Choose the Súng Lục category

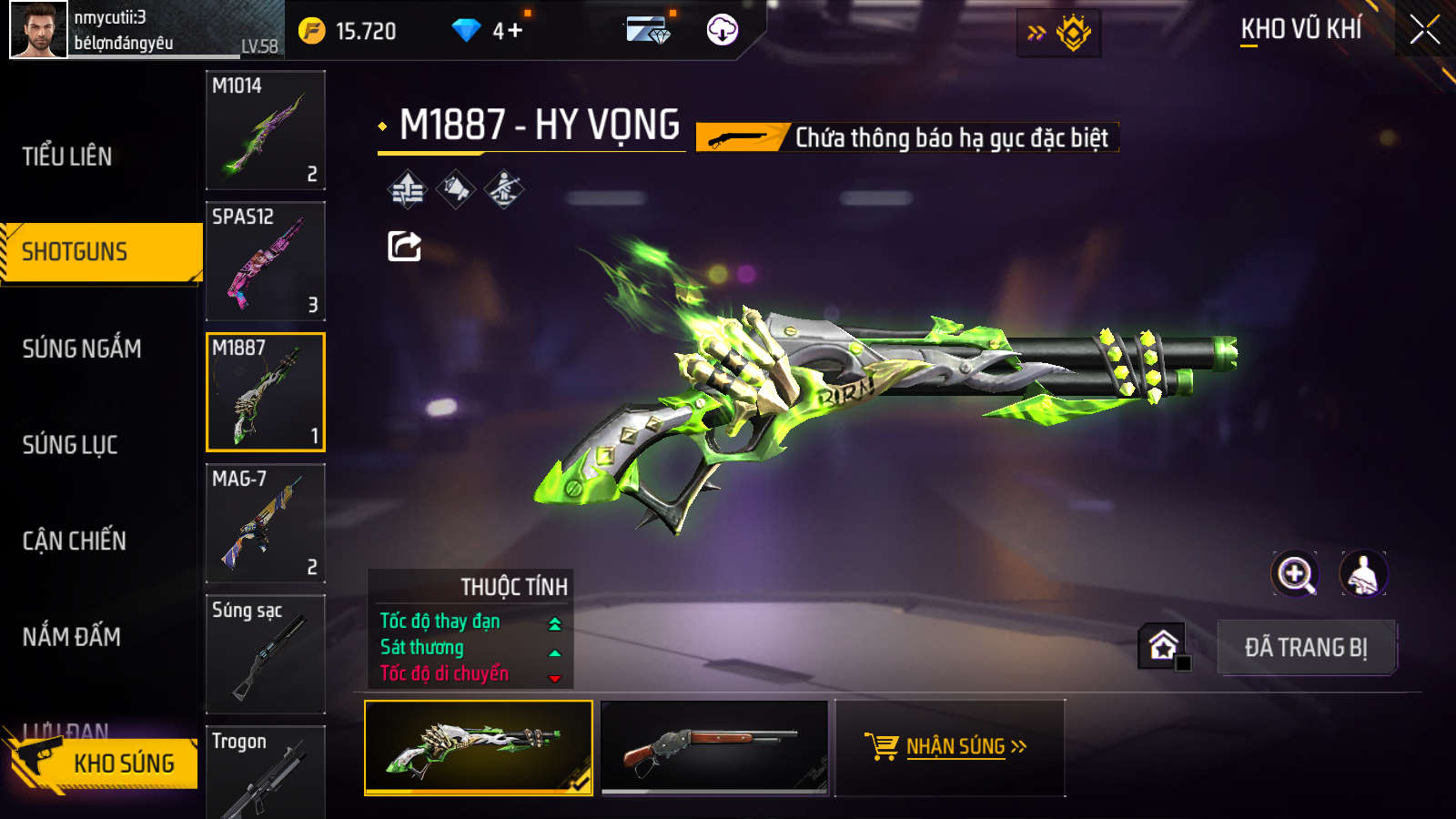(x=70, y=445)
